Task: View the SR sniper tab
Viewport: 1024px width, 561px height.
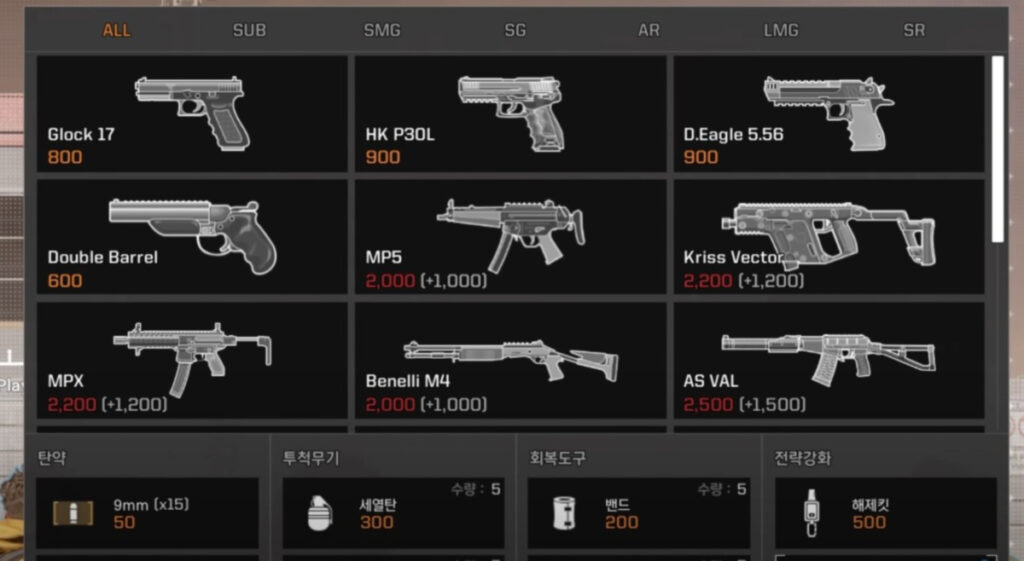Action: tap(914, 30)
